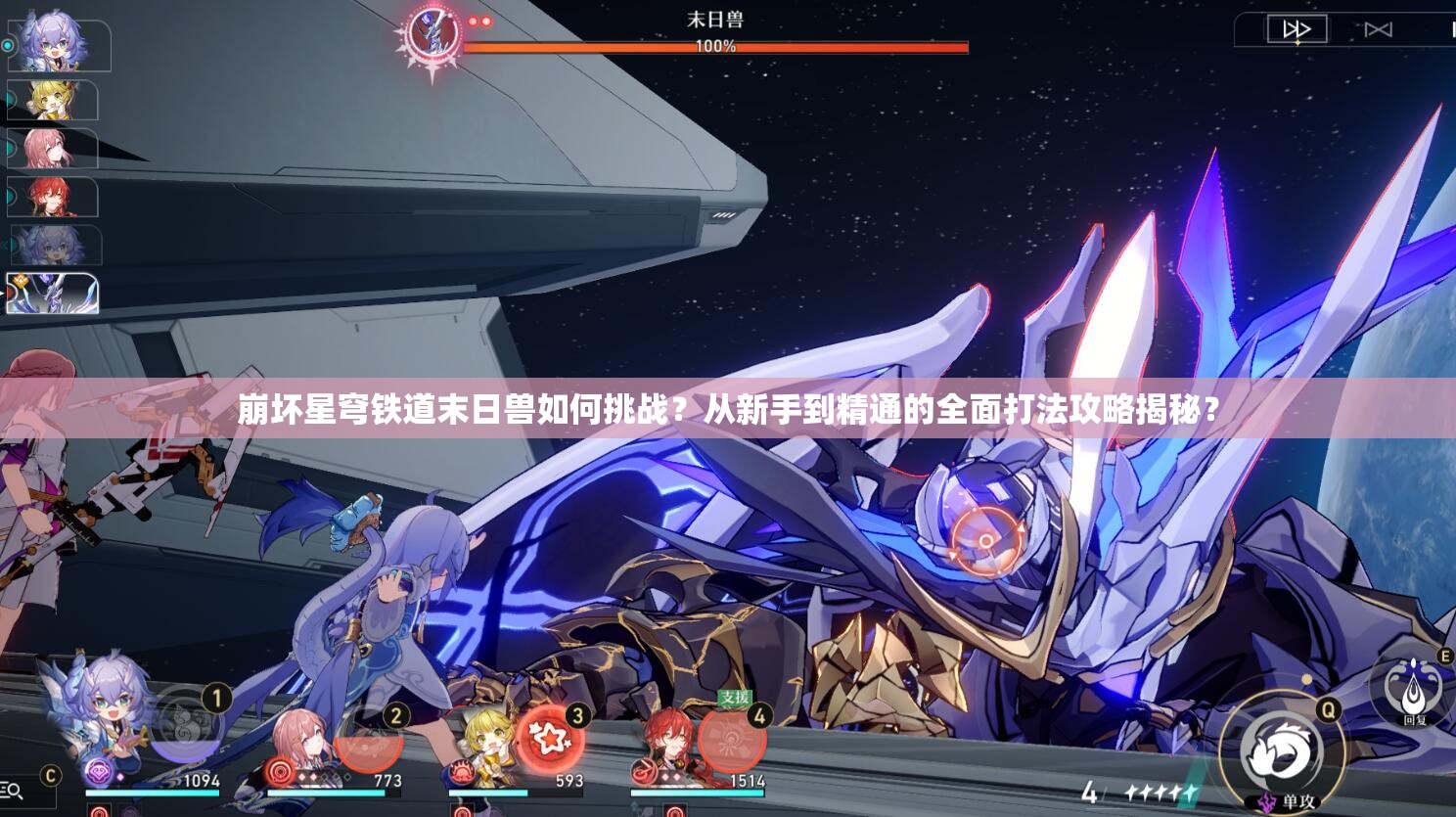
Task: Click the auto-battle icon next to speed toggle
Action: pyautogui.click(x=1378, y=29)
